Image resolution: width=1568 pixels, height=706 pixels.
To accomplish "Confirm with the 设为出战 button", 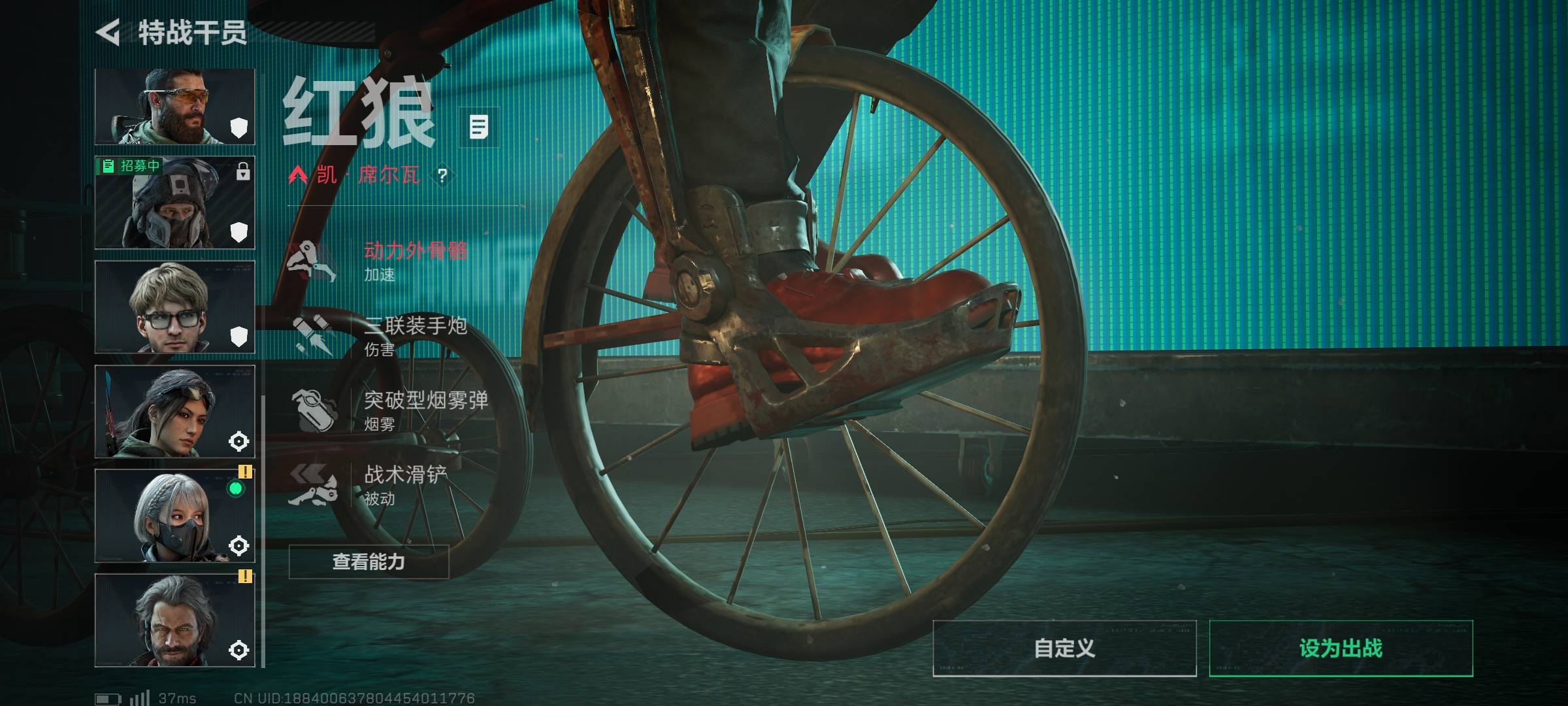I will point(1341,648).
